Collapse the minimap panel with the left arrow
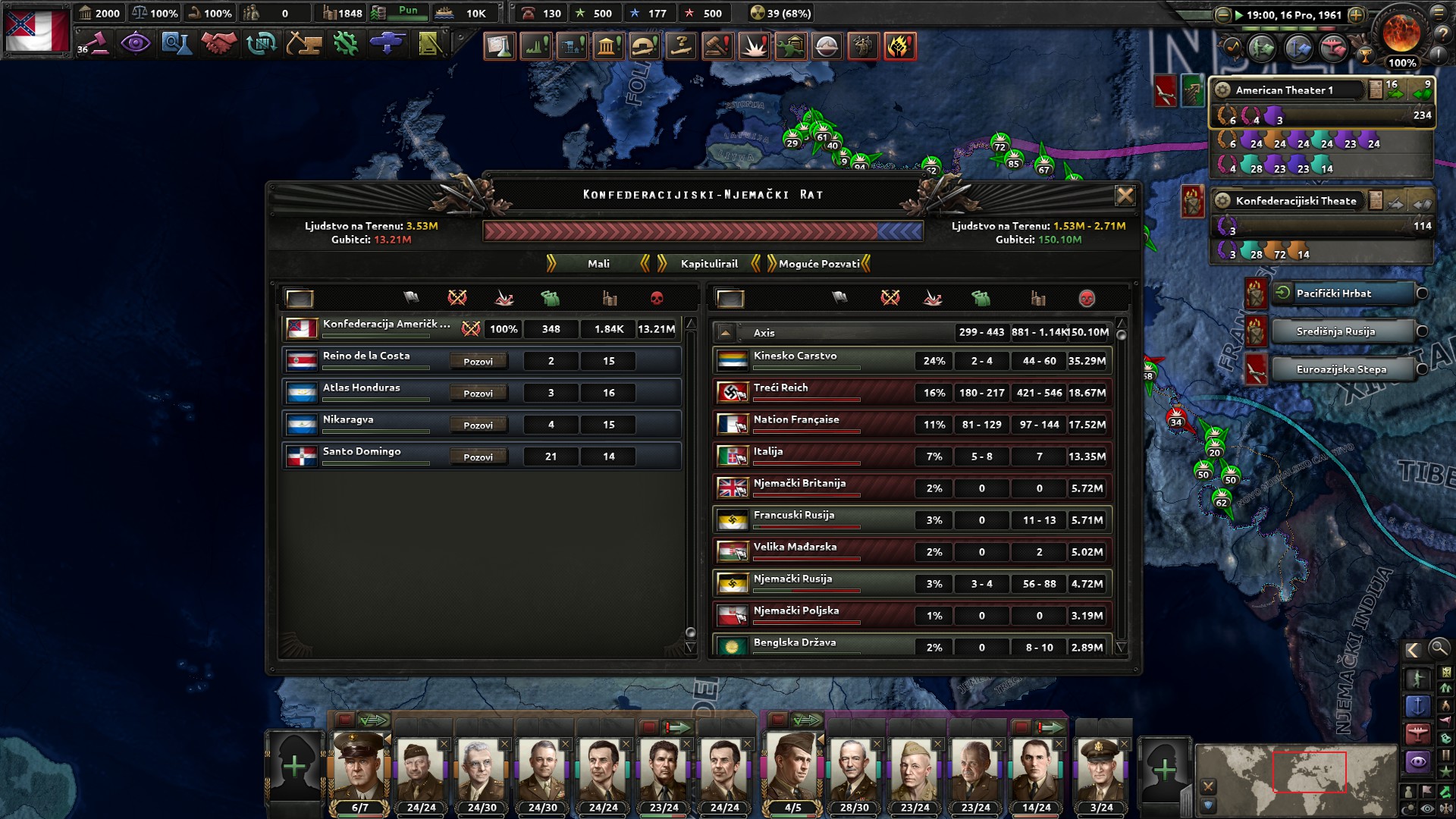 pyautogui.click(x=1414, y=650)
